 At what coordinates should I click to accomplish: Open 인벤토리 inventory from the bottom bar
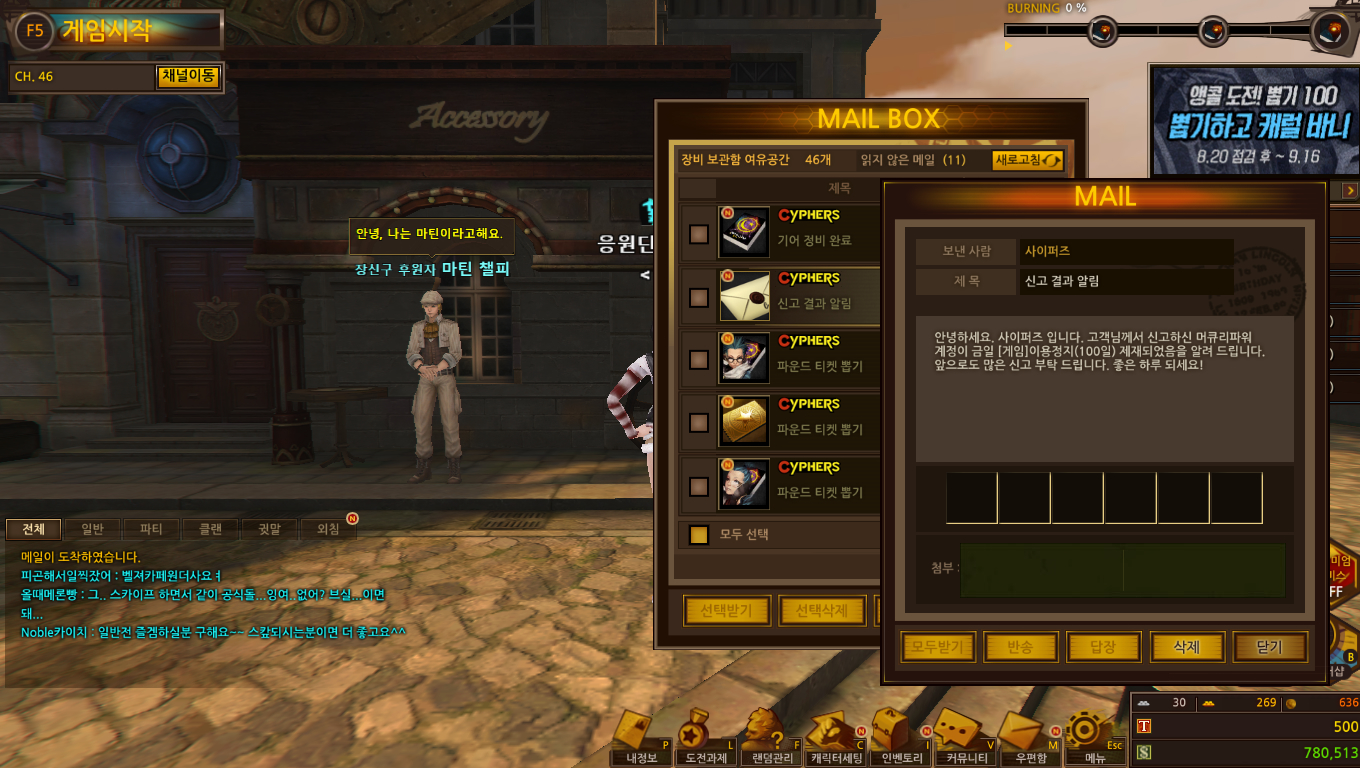tap(893, 738)
